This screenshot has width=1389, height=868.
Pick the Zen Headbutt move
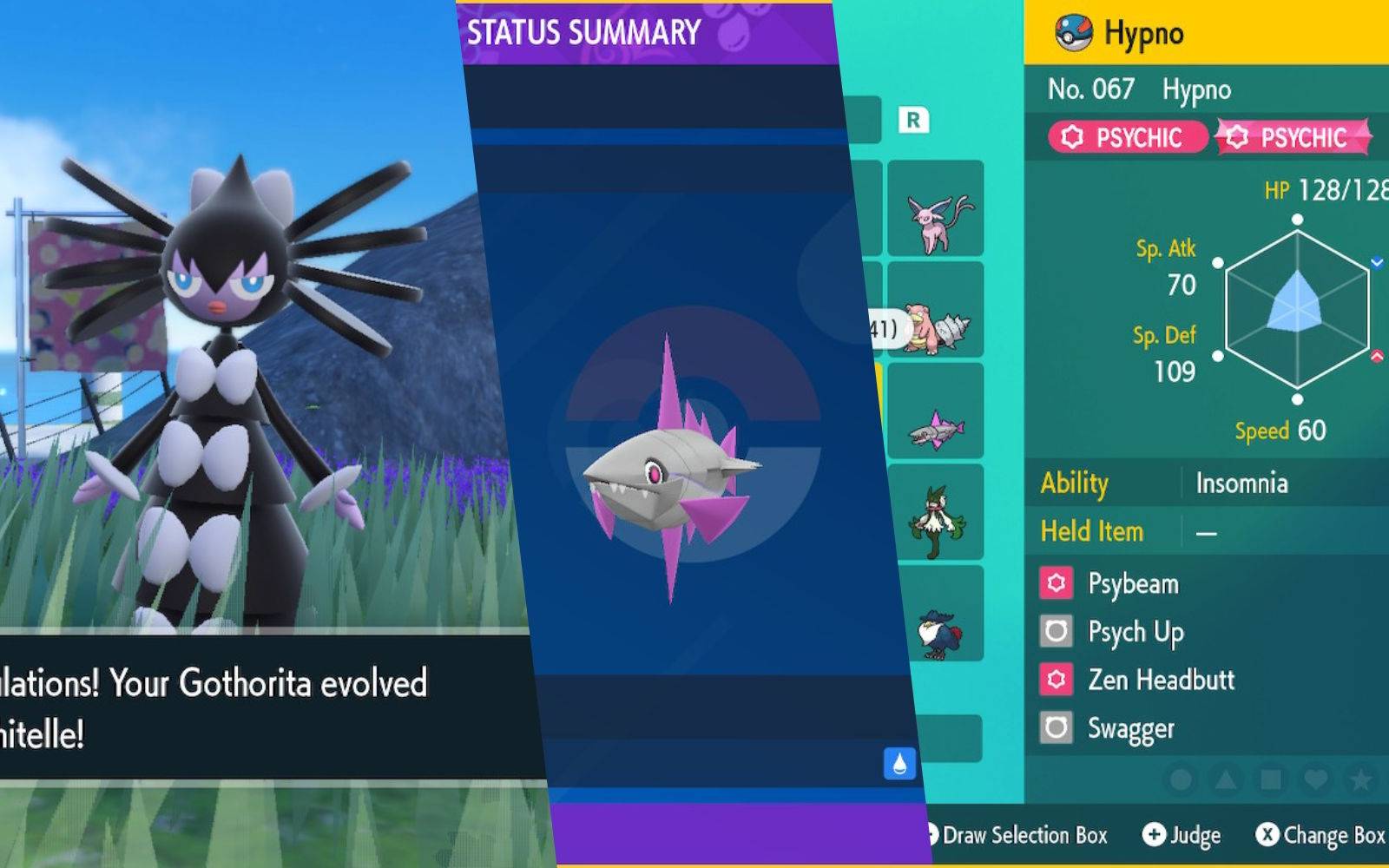[1161, 680]
